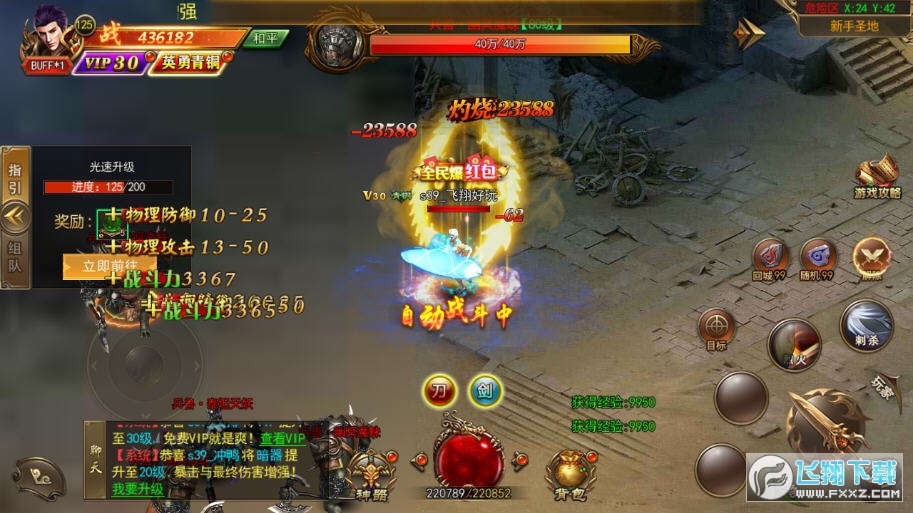
Task: Collapse the quest panel arrow
Action: [x=14, y=215]
